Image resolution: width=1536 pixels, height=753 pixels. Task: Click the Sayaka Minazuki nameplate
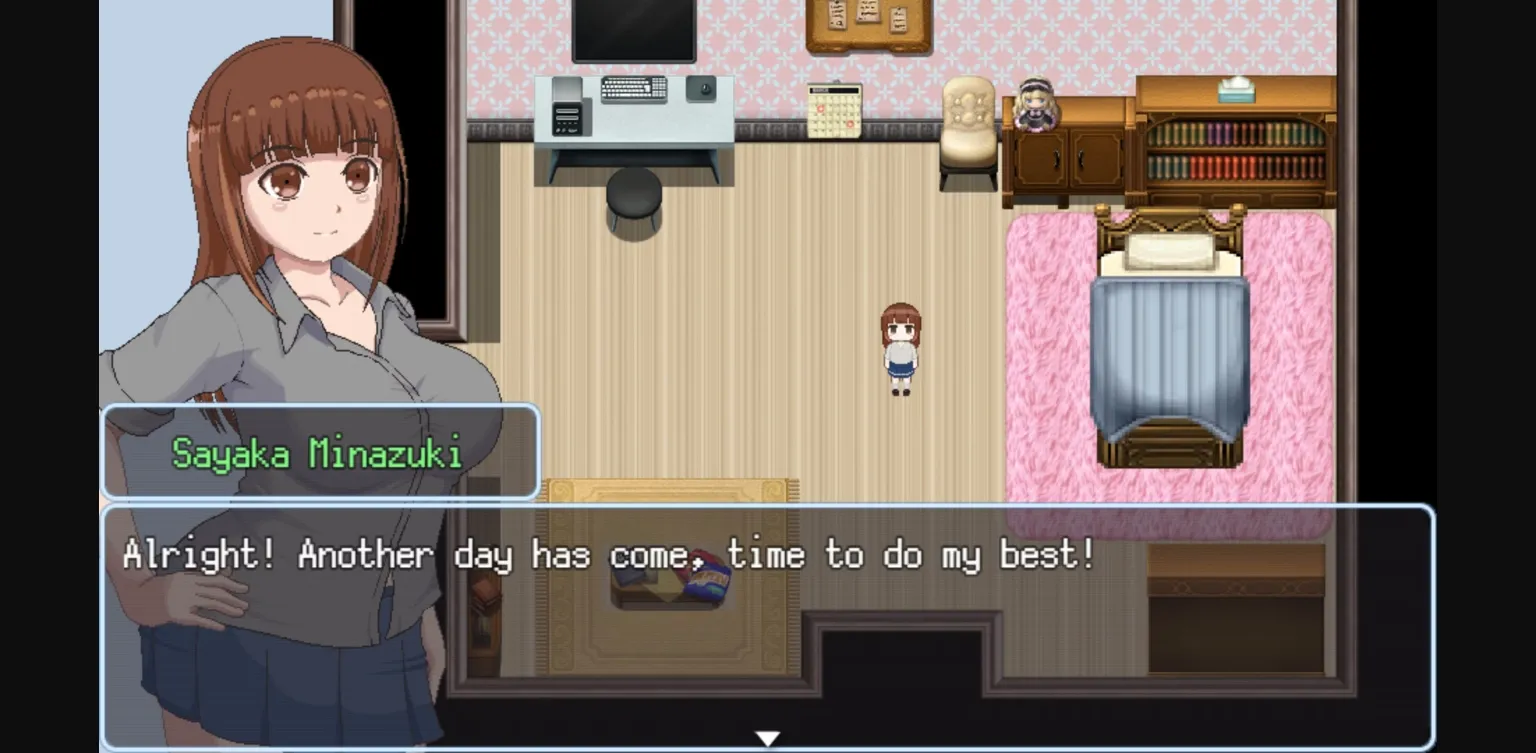pos(318,452)
